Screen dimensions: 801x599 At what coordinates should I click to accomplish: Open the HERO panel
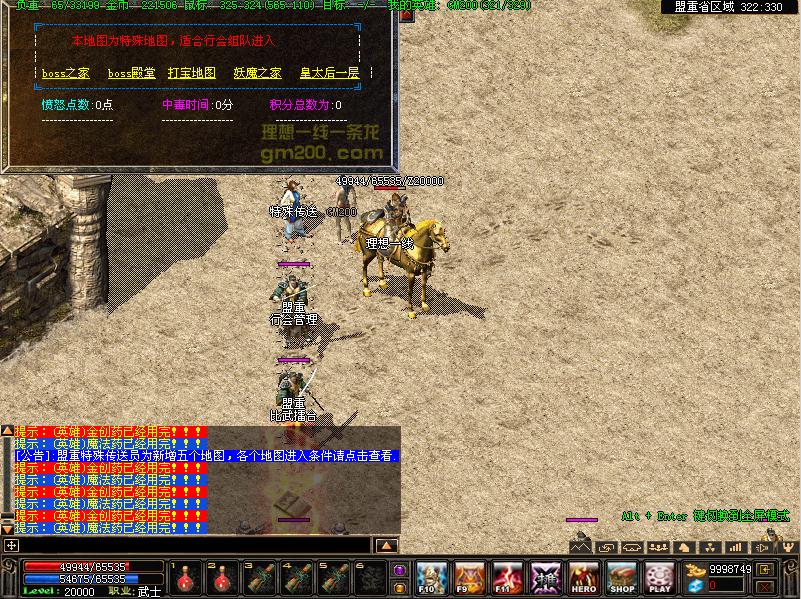584,577
